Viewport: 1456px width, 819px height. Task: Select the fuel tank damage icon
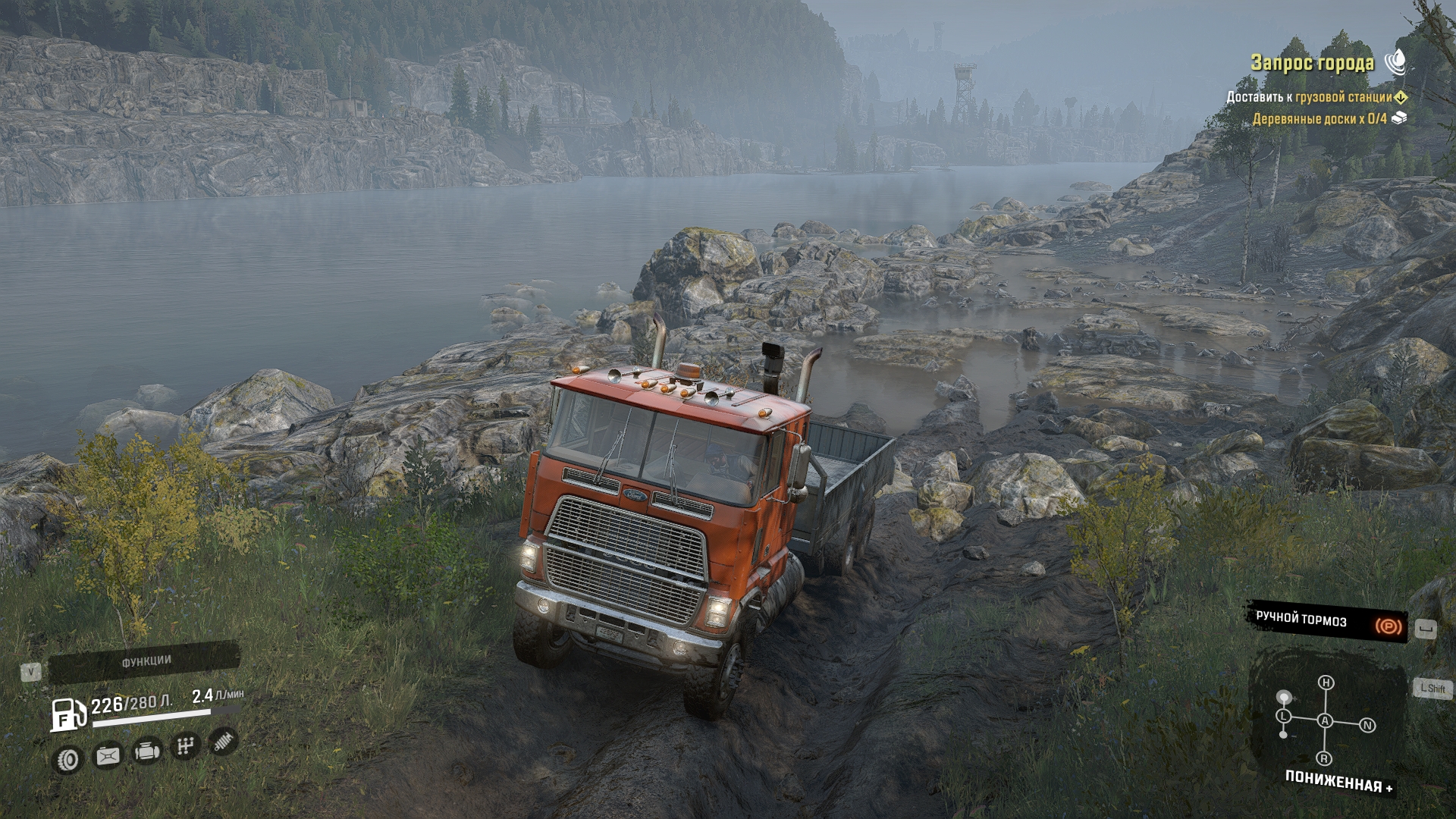coord(108,756)
